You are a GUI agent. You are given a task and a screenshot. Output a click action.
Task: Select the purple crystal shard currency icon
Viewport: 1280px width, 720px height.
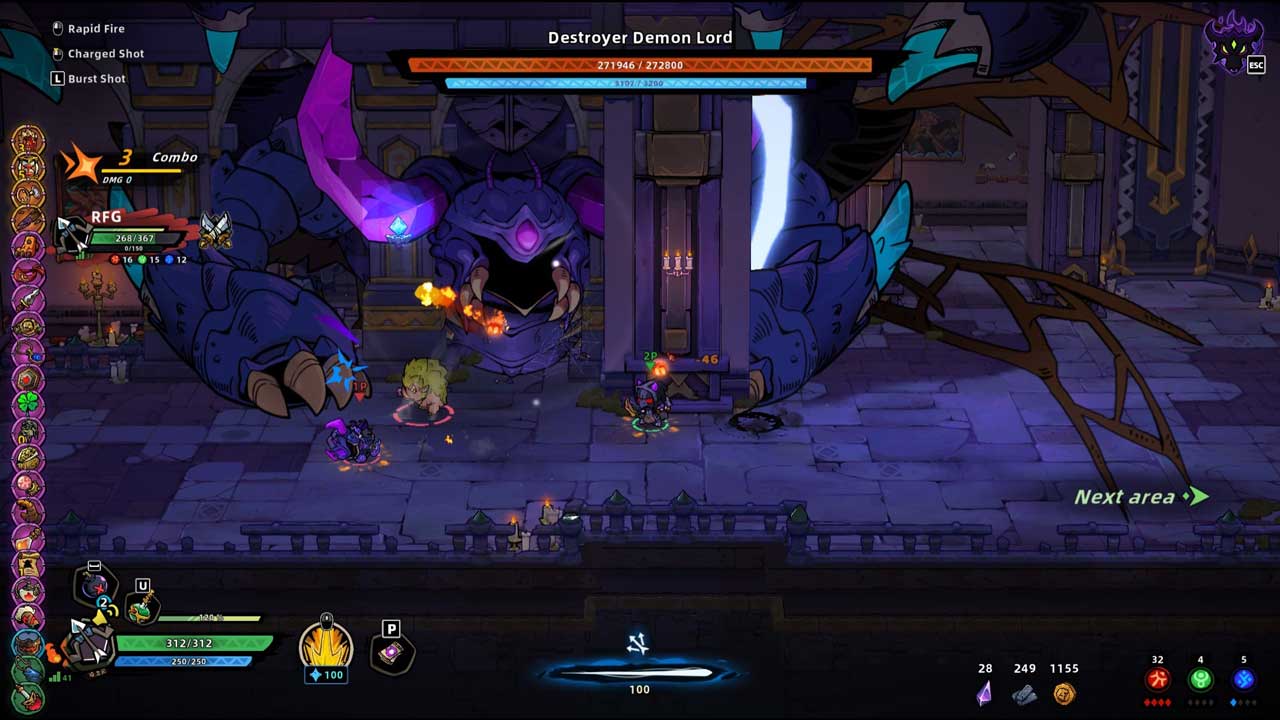pyautogui.click(x=984, y=692)
